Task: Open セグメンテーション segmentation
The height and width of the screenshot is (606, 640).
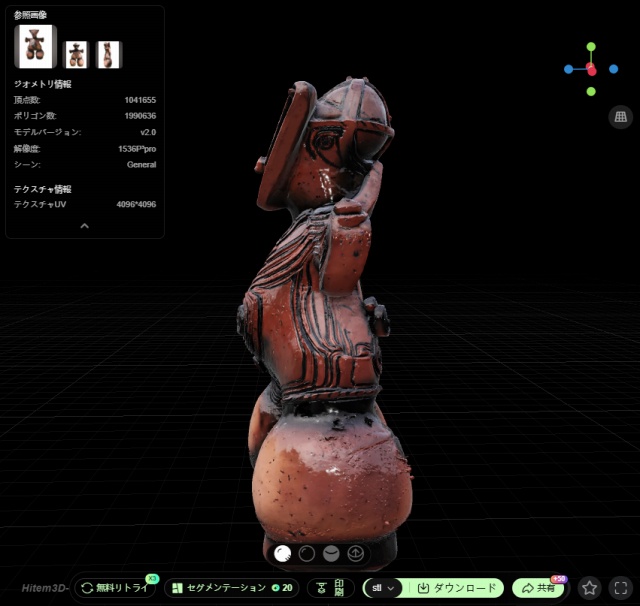Action: 230,588
